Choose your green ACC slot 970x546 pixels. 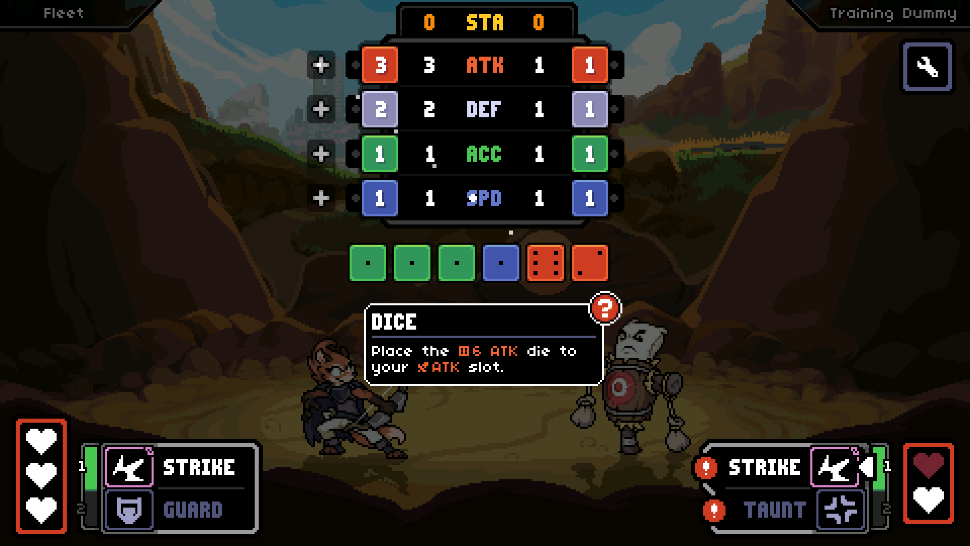click(380, 154)
